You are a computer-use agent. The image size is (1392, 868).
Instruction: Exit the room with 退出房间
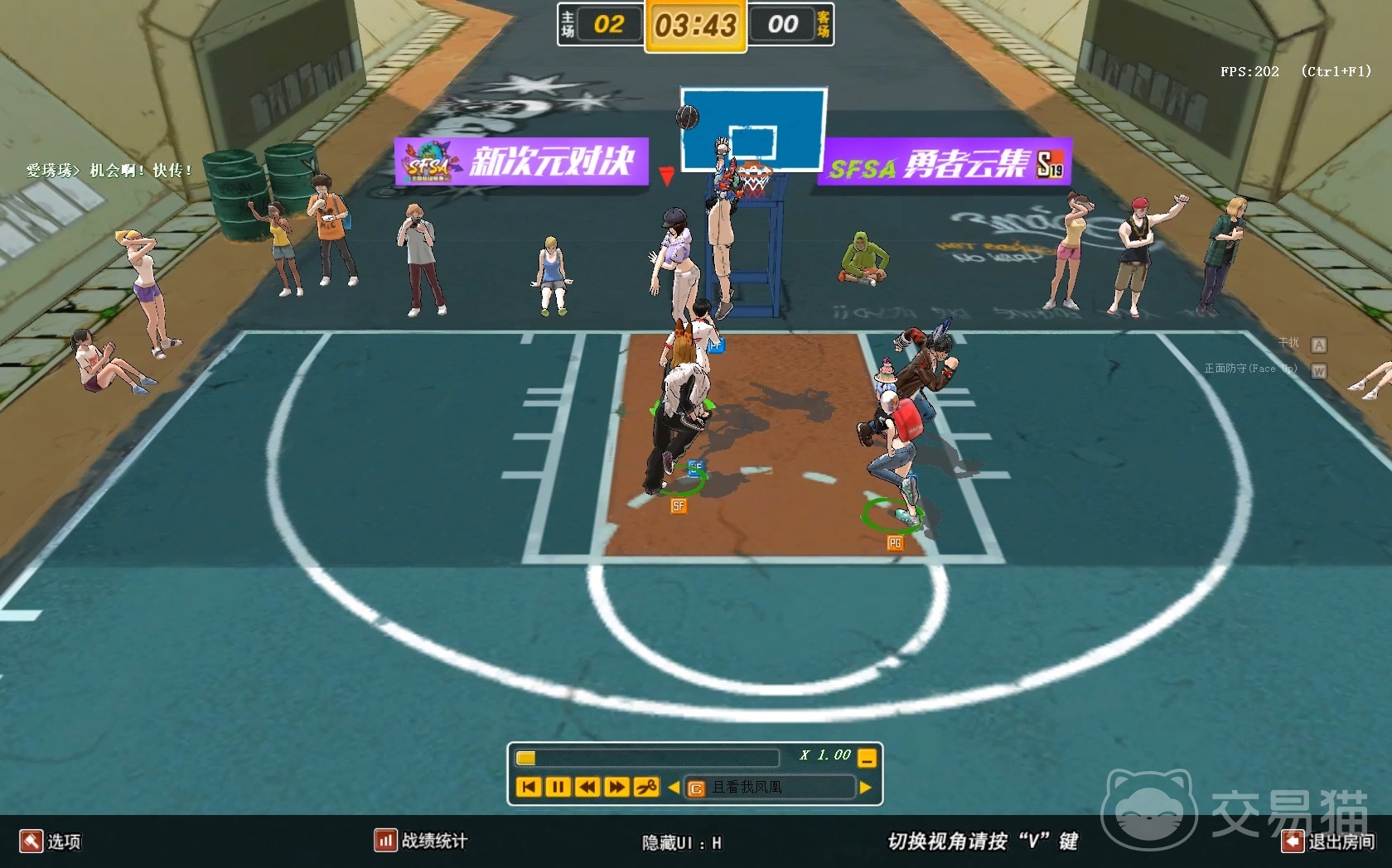point(1328,841)
